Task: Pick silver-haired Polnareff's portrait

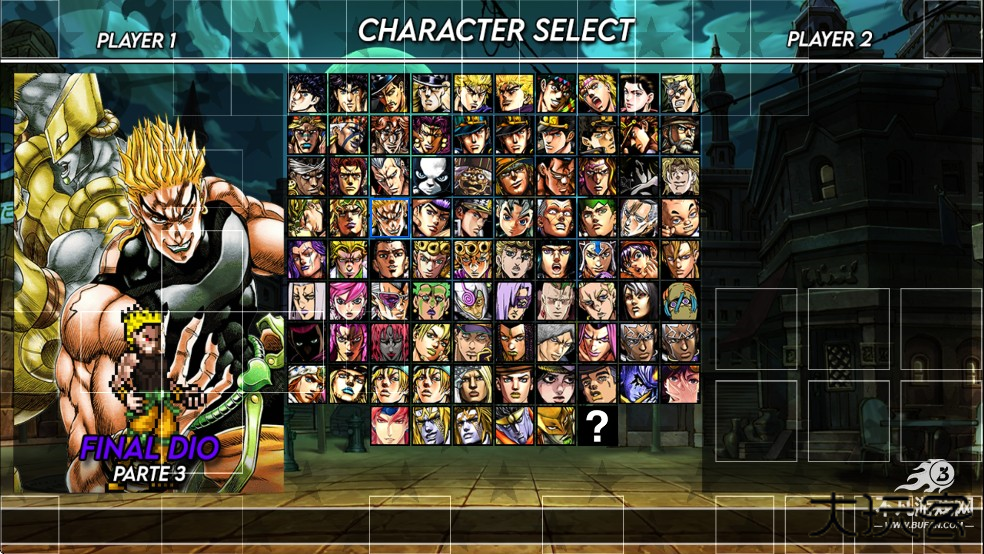Action: click(389, 177)
